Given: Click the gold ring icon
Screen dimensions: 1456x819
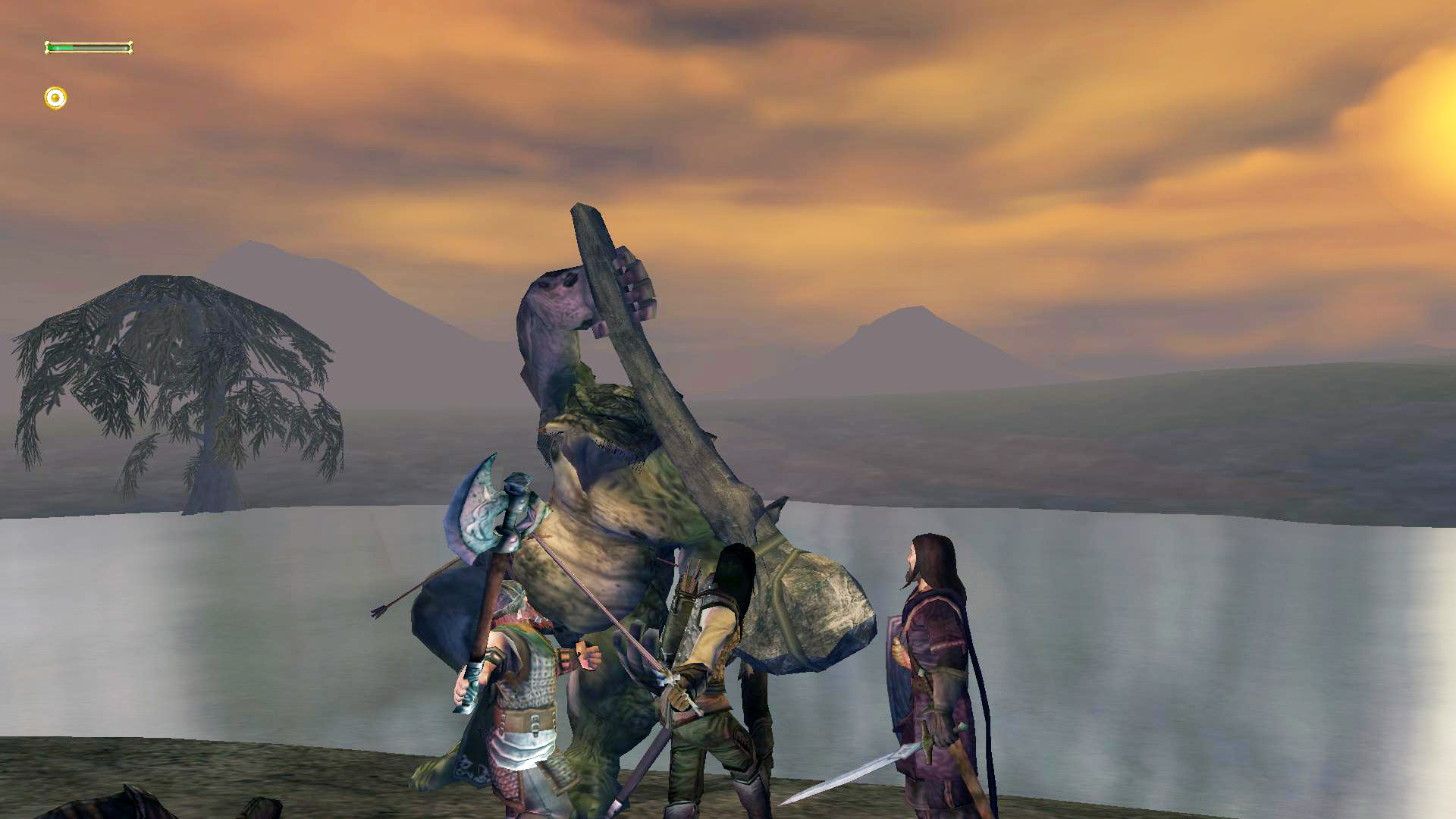Looking at the screenshot, I should [55, 98].
